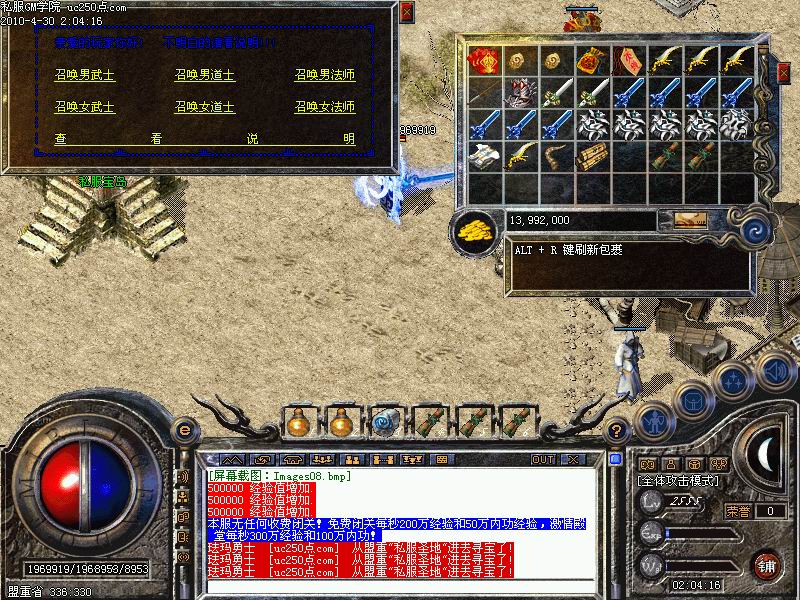This screenshot has width=800, height=600.
Task: Open the 查看说明 instructions link
Action: [205, 139]
